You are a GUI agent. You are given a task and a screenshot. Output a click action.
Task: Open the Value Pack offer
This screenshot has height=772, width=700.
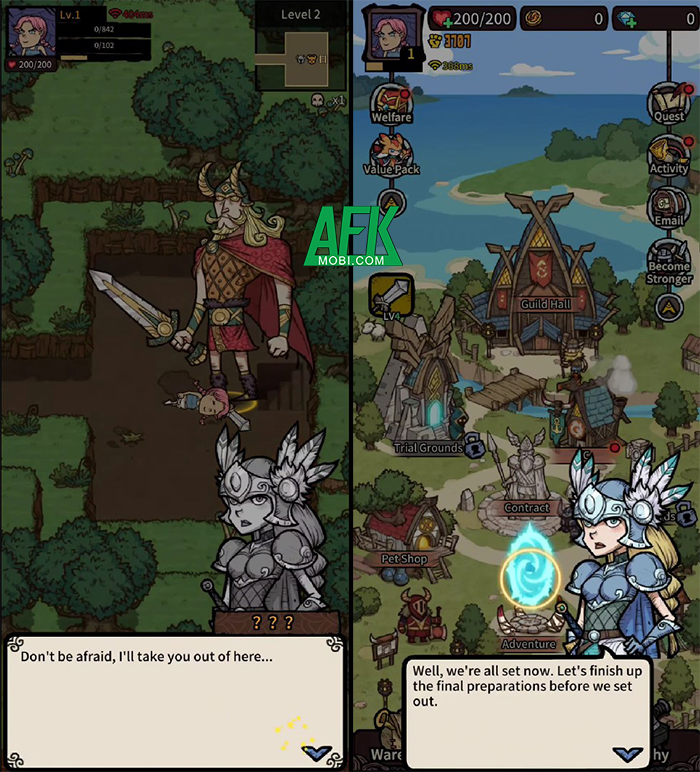tap(391, 153)
